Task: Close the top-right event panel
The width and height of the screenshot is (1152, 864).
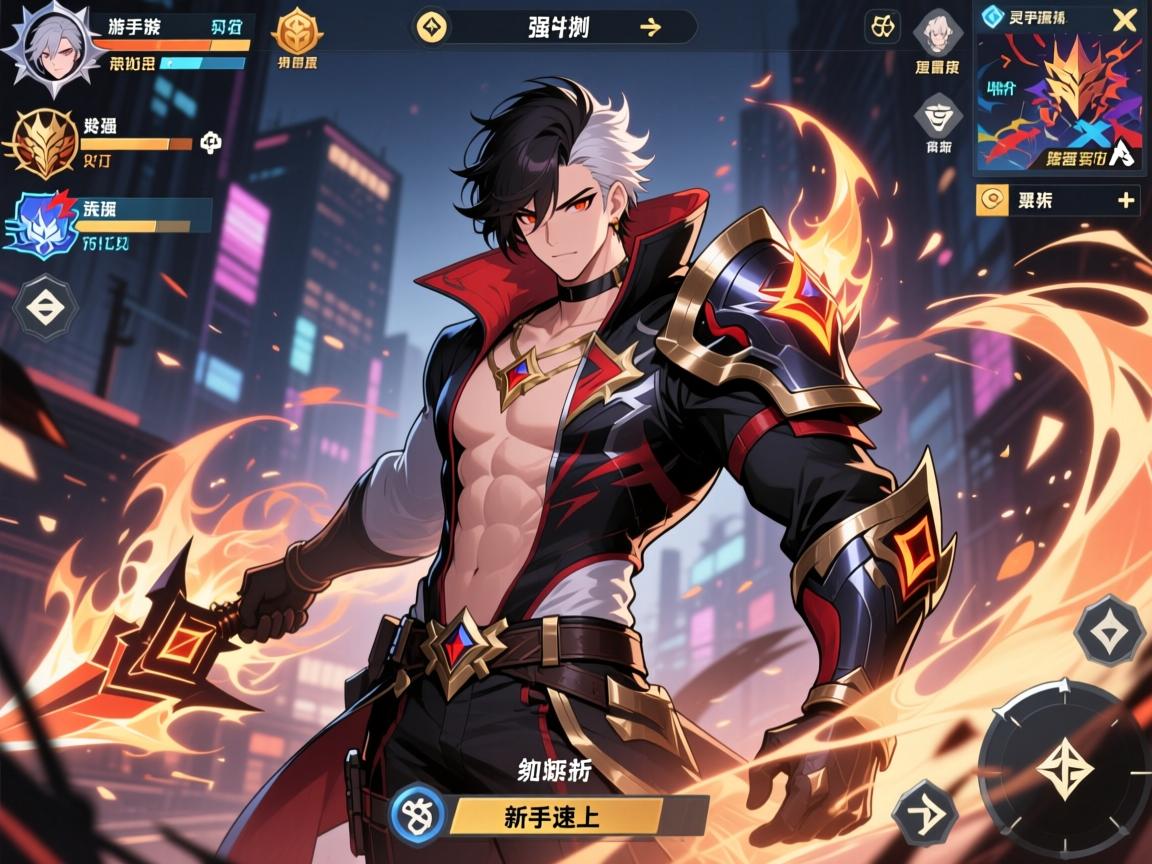Action: [x=1125, y=19]
